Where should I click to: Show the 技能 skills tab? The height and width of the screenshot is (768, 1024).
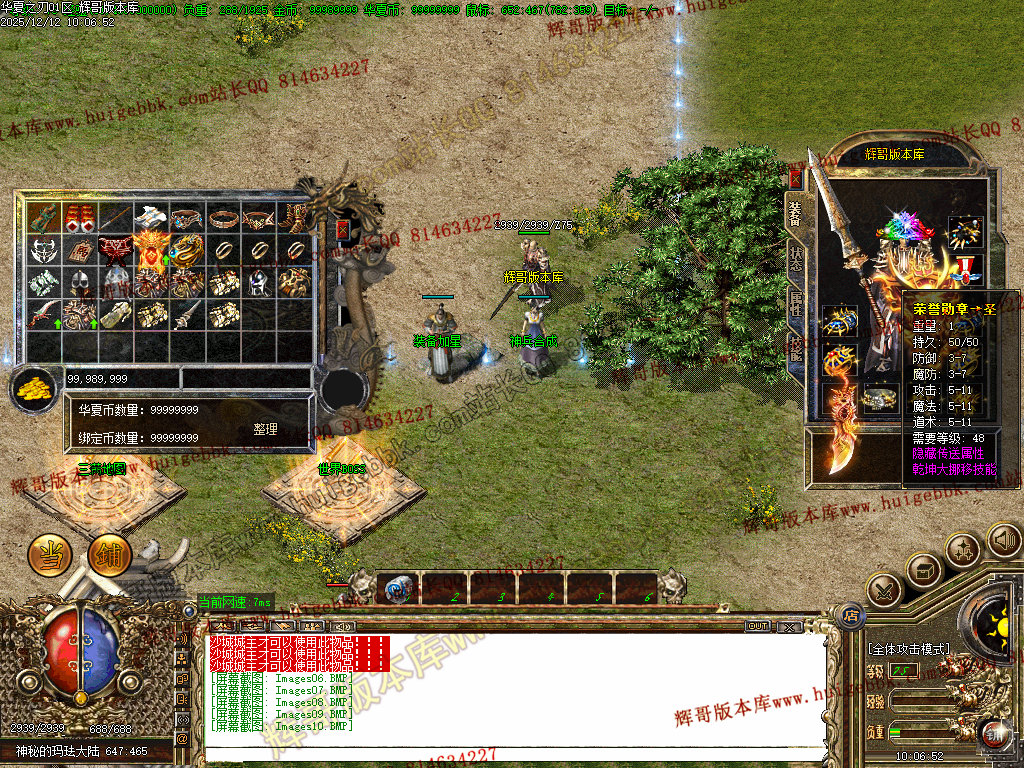(x=796, y=347)
